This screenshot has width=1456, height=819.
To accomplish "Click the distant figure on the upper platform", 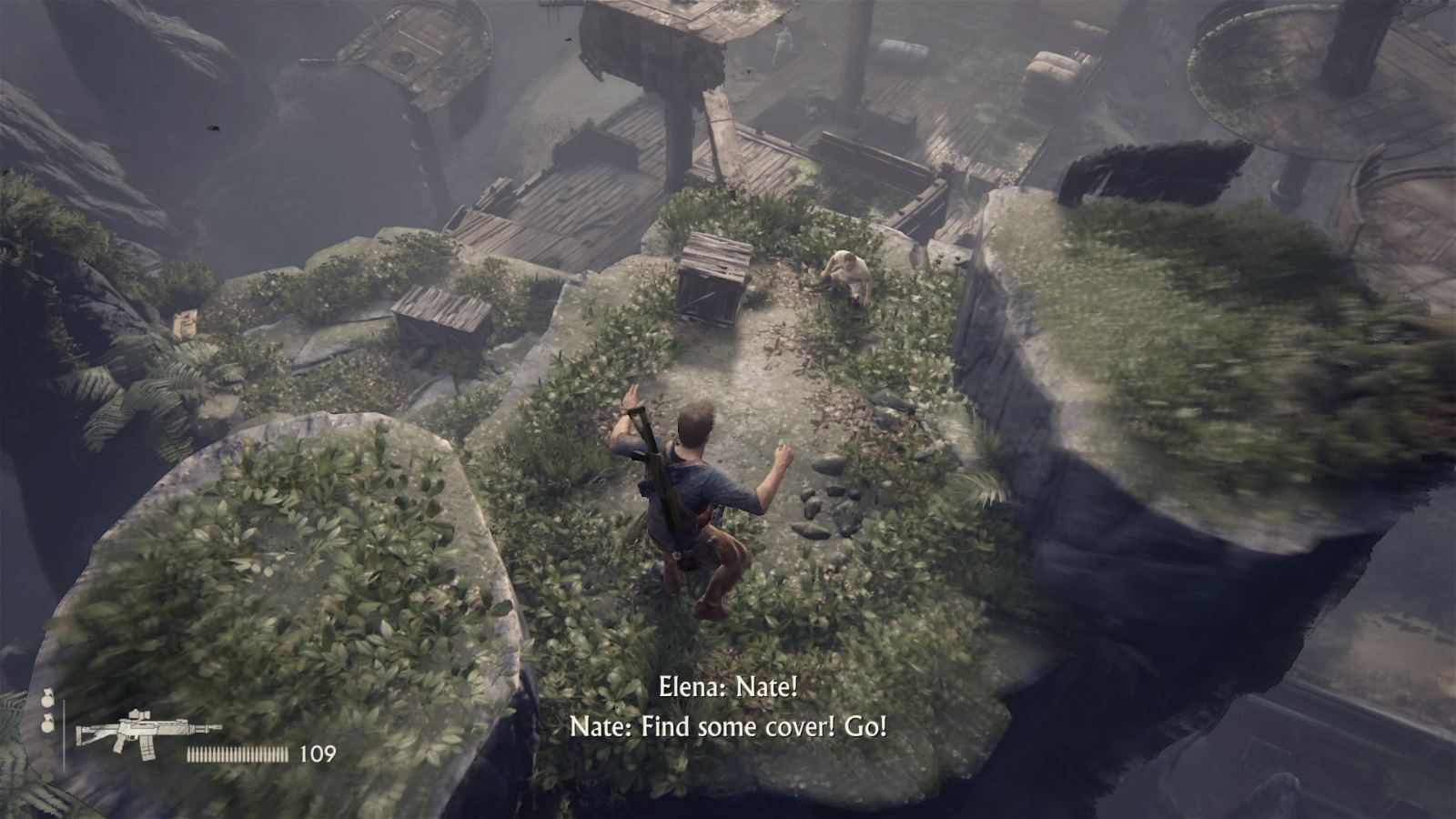I will [x=784, y=38].
